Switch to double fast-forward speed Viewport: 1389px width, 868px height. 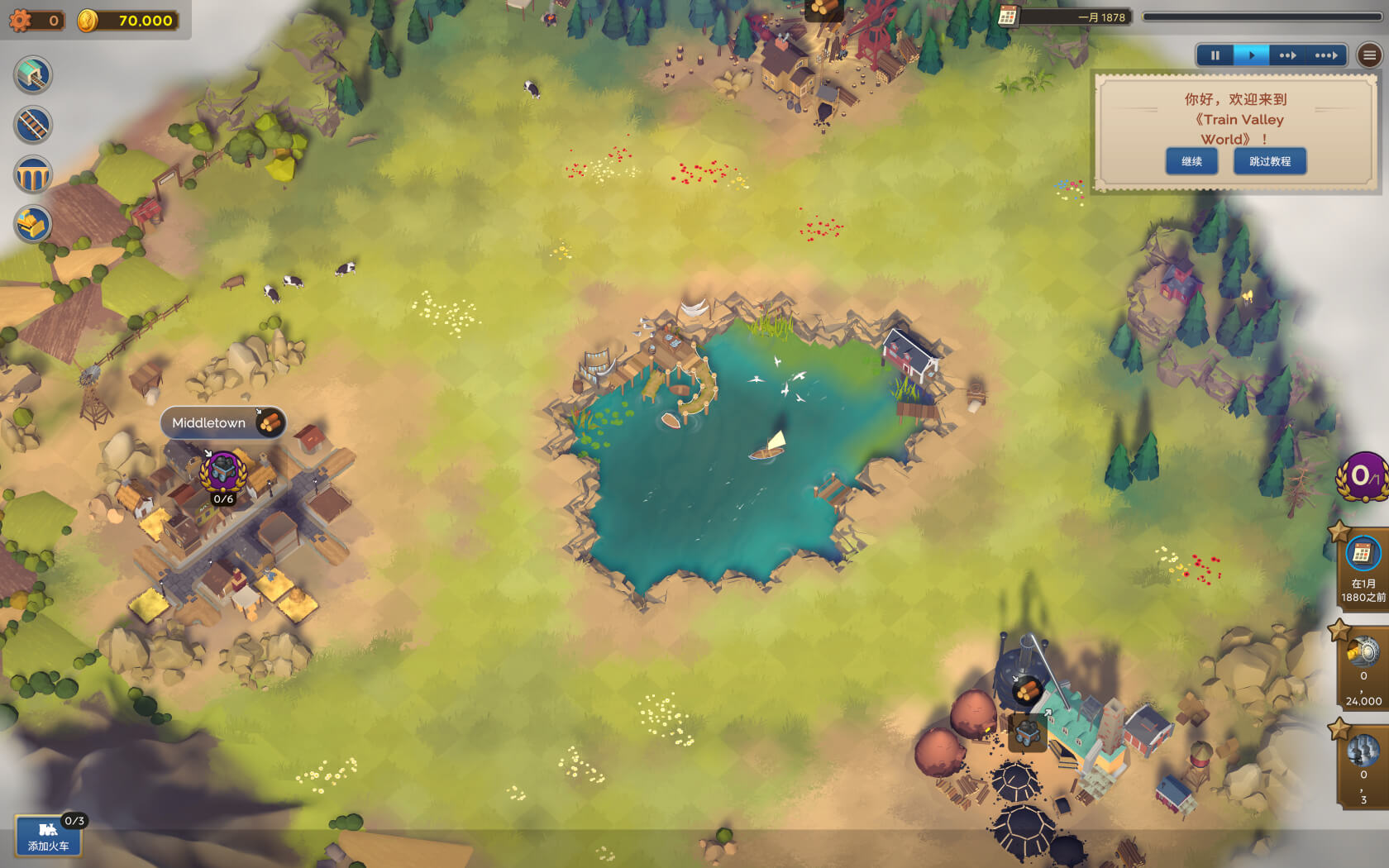[1287, 55]
